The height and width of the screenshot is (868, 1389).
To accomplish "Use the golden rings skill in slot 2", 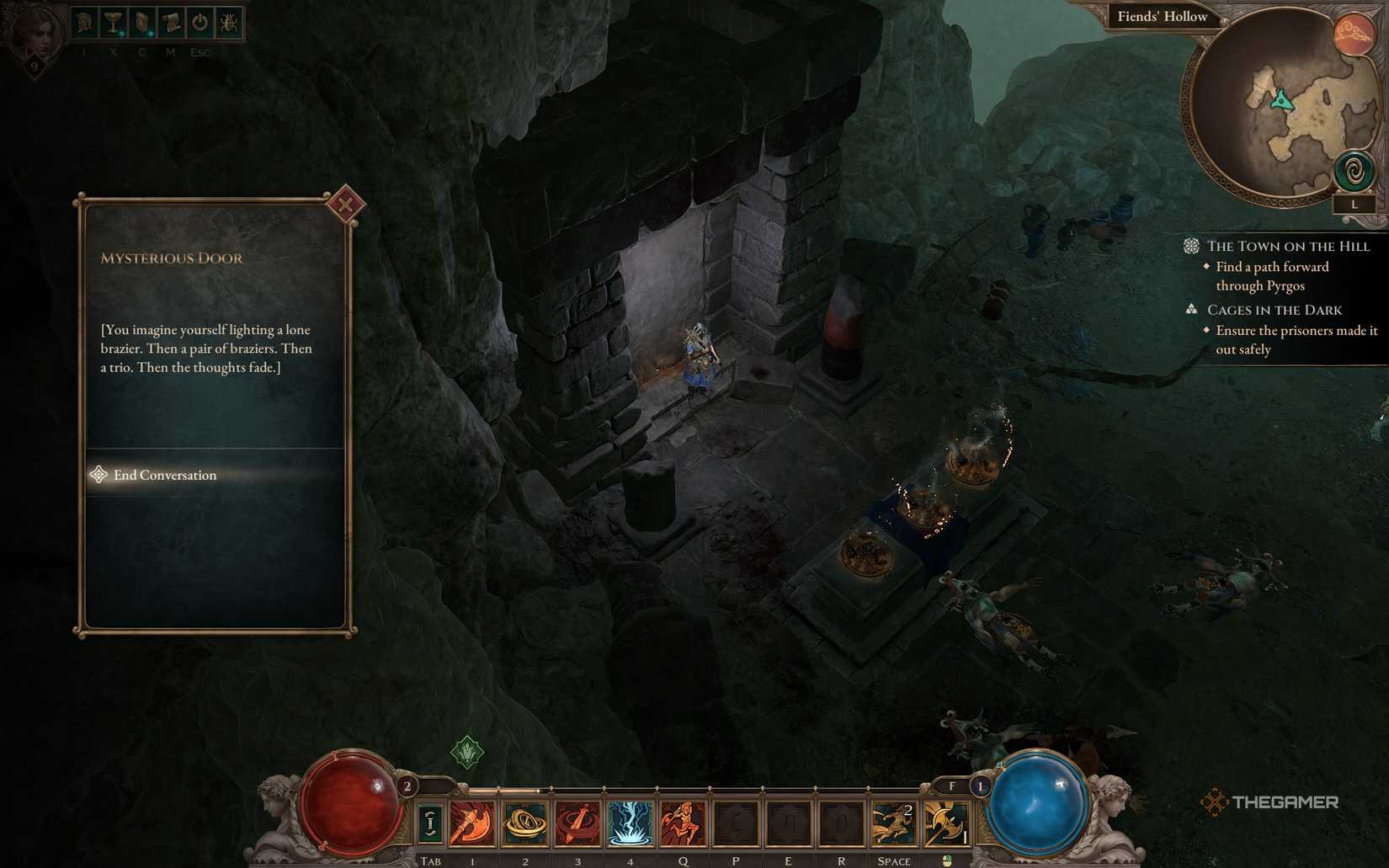I will click(x=525, y=823).
